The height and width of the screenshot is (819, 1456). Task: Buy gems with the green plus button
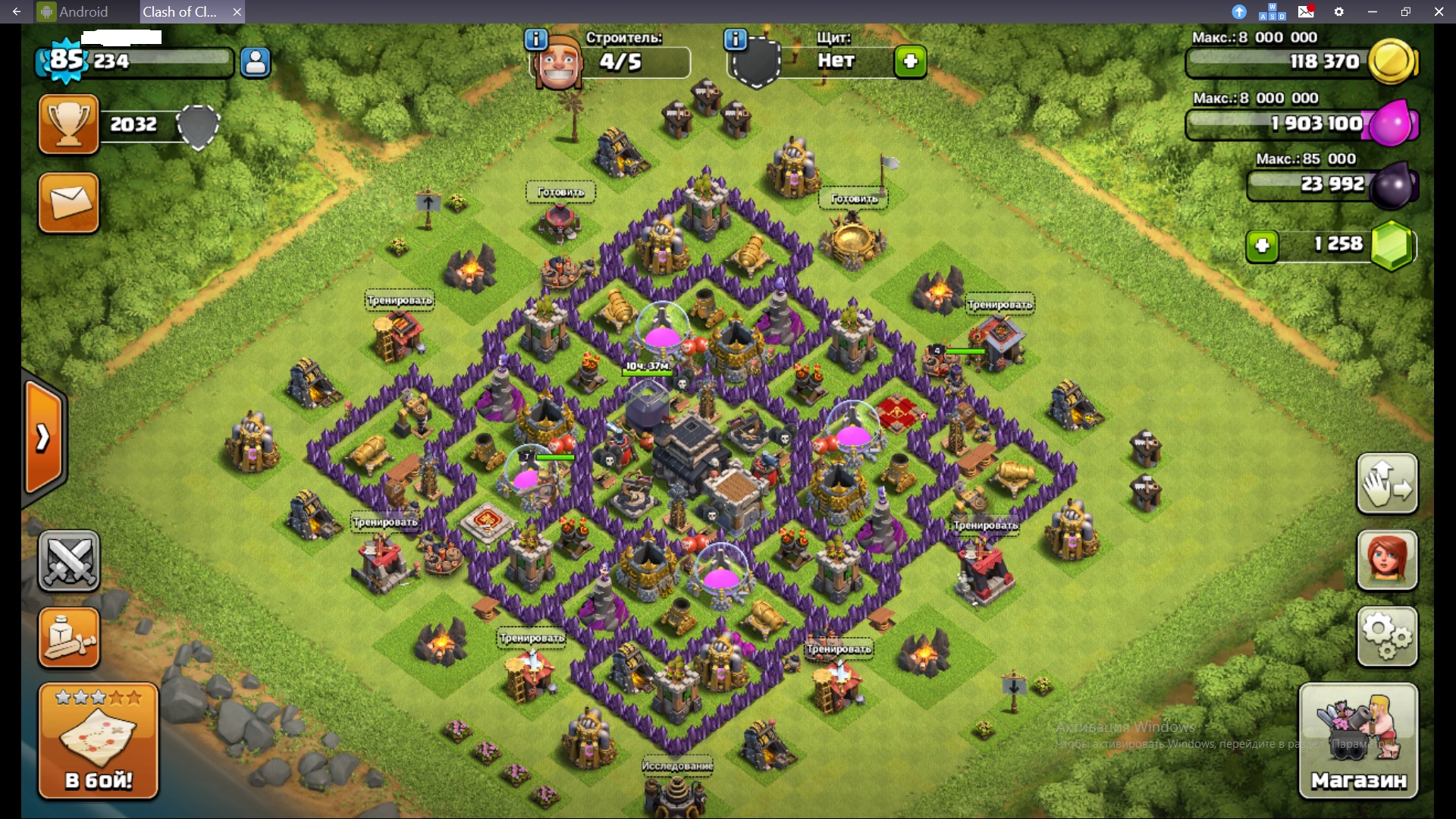tap(1263, 246)
